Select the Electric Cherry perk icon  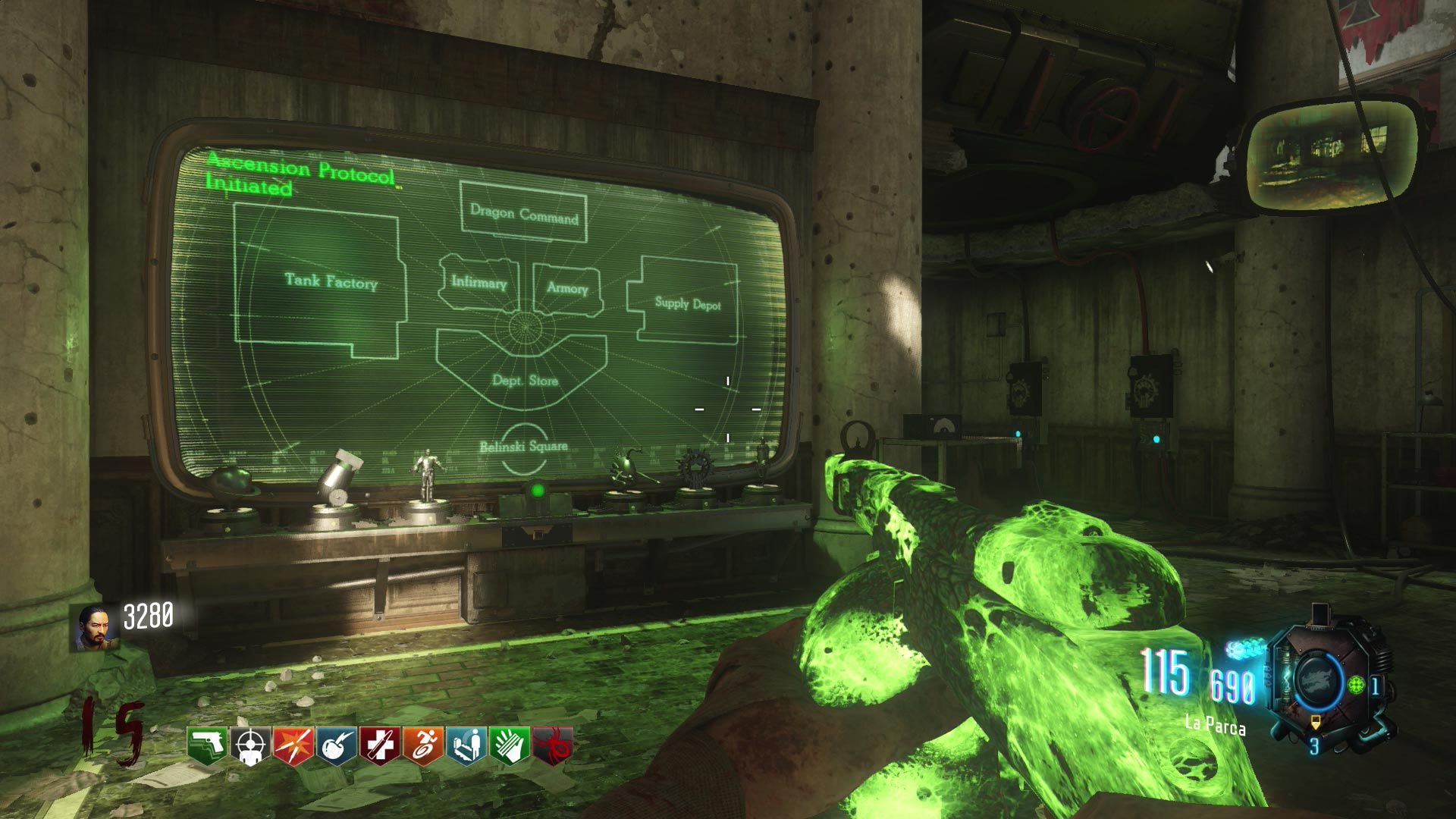click(x=336, y=746)
